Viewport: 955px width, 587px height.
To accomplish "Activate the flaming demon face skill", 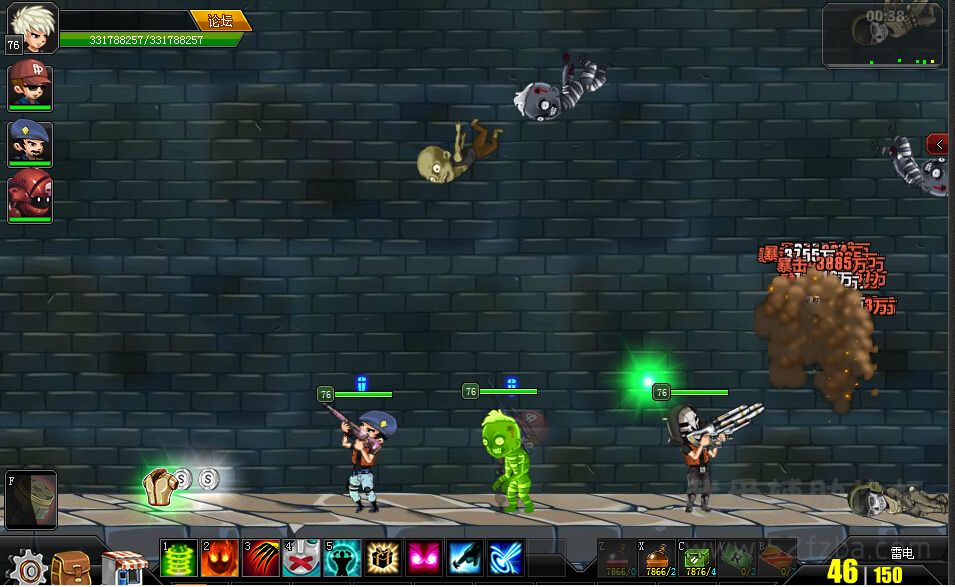I will click(221, 559).
